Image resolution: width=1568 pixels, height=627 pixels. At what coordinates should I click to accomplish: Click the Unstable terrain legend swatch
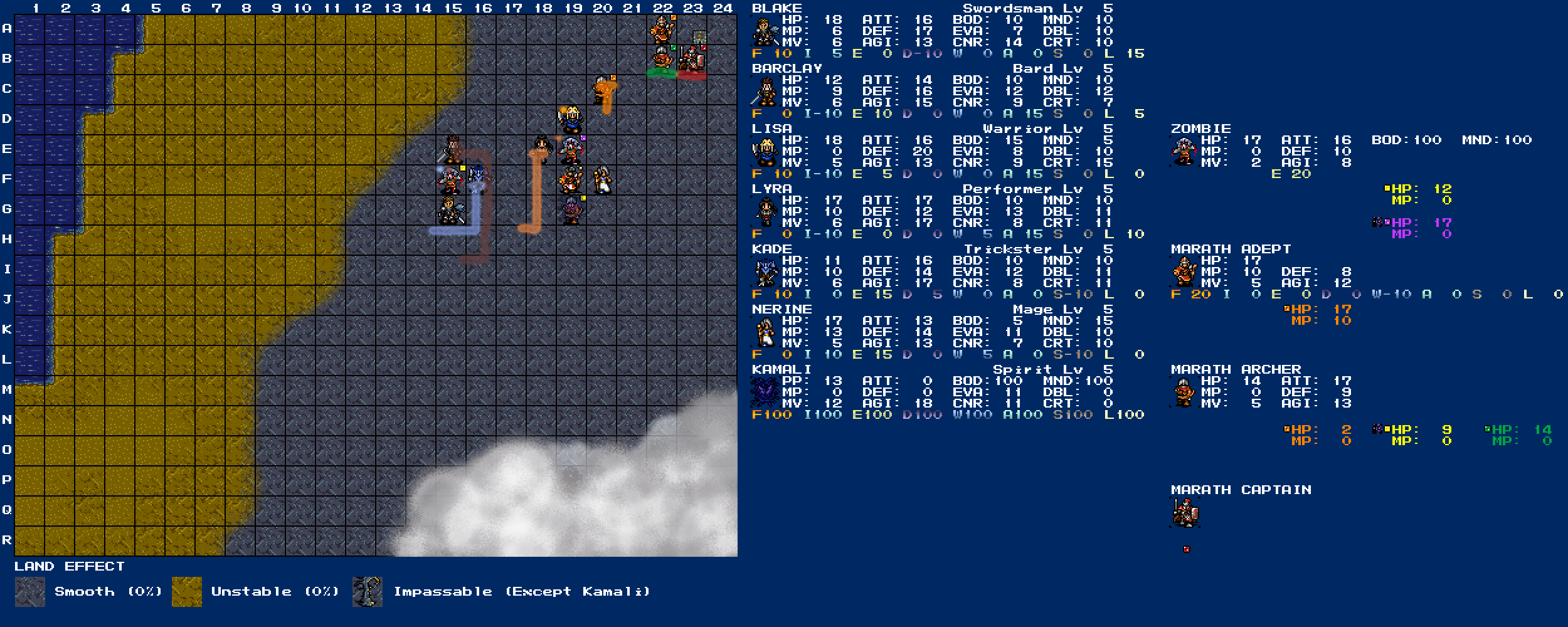[x=187, y=592]
